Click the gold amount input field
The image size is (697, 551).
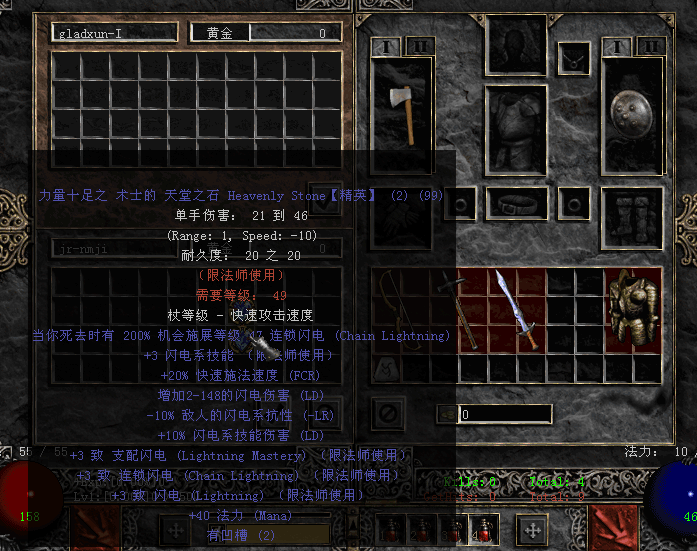coord(504,414)
